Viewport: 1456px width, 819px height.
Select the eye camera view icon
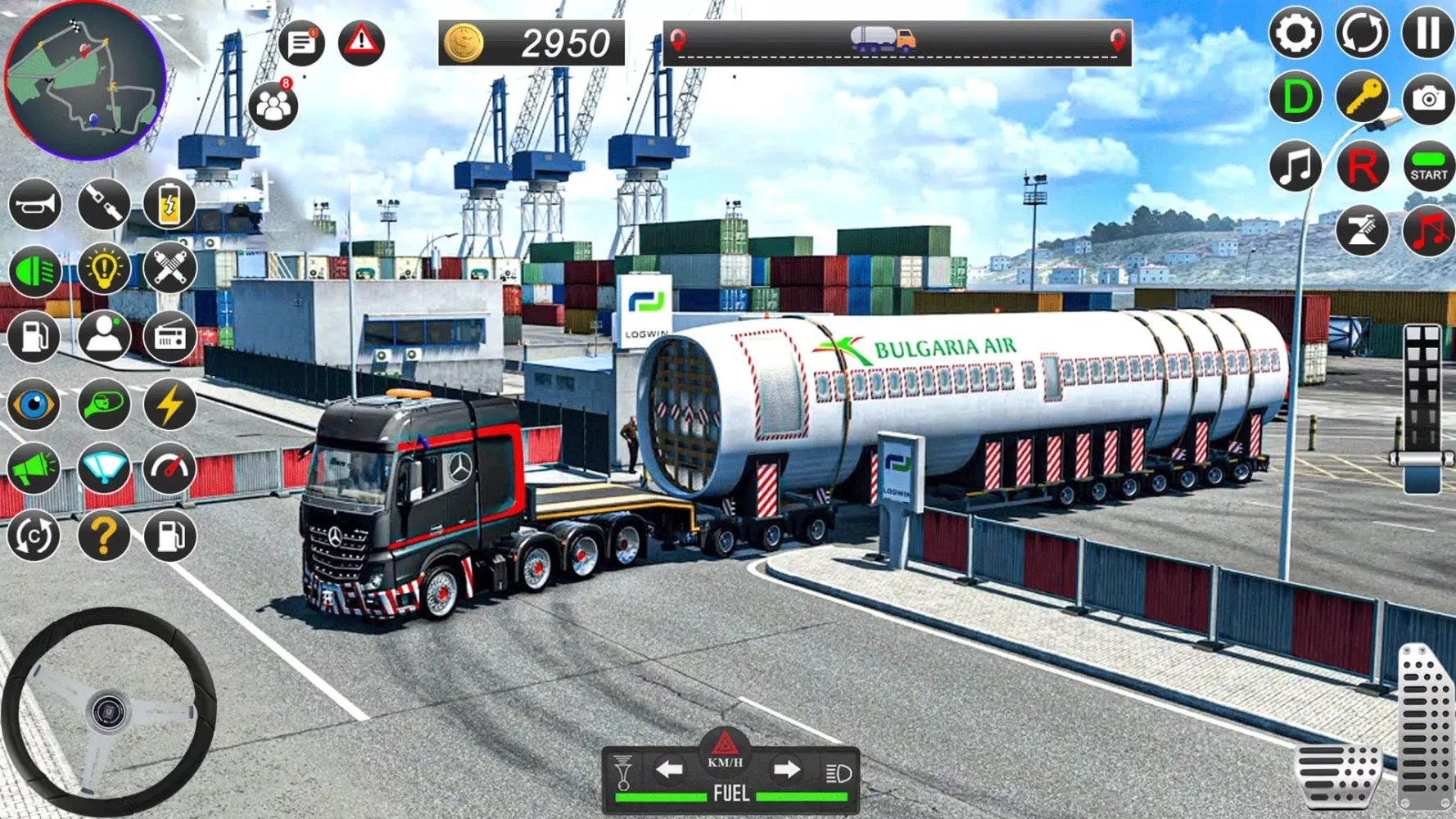(34, 404)
